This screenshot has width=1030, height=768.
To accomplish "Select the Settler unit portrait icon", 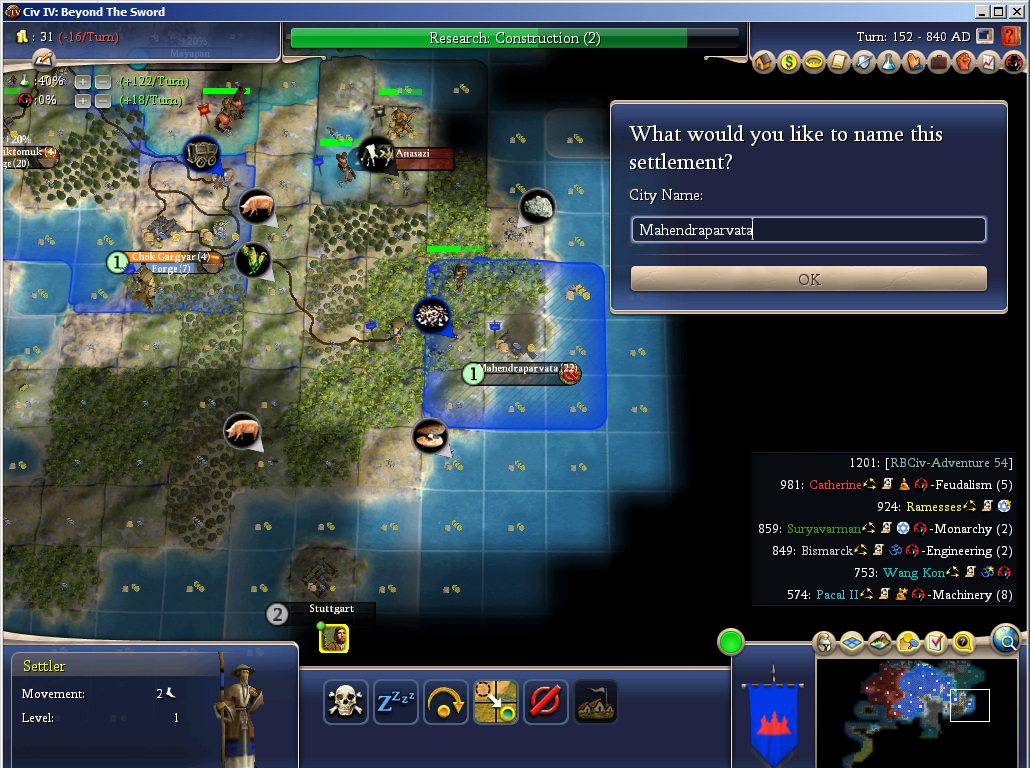I will pos(334,638).
